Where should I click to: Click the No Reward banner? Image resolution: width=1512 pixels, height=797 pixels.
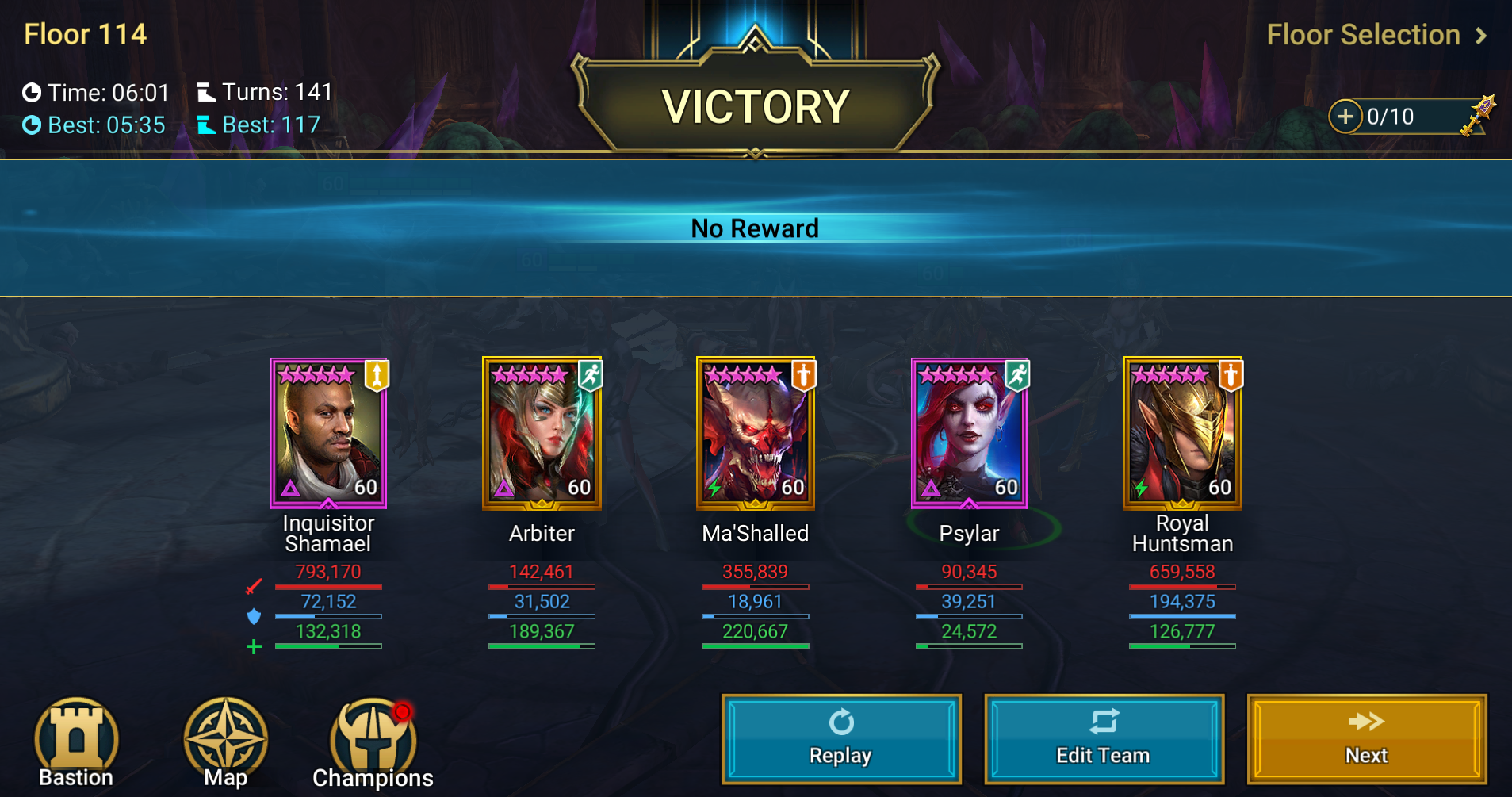[756, 228]
